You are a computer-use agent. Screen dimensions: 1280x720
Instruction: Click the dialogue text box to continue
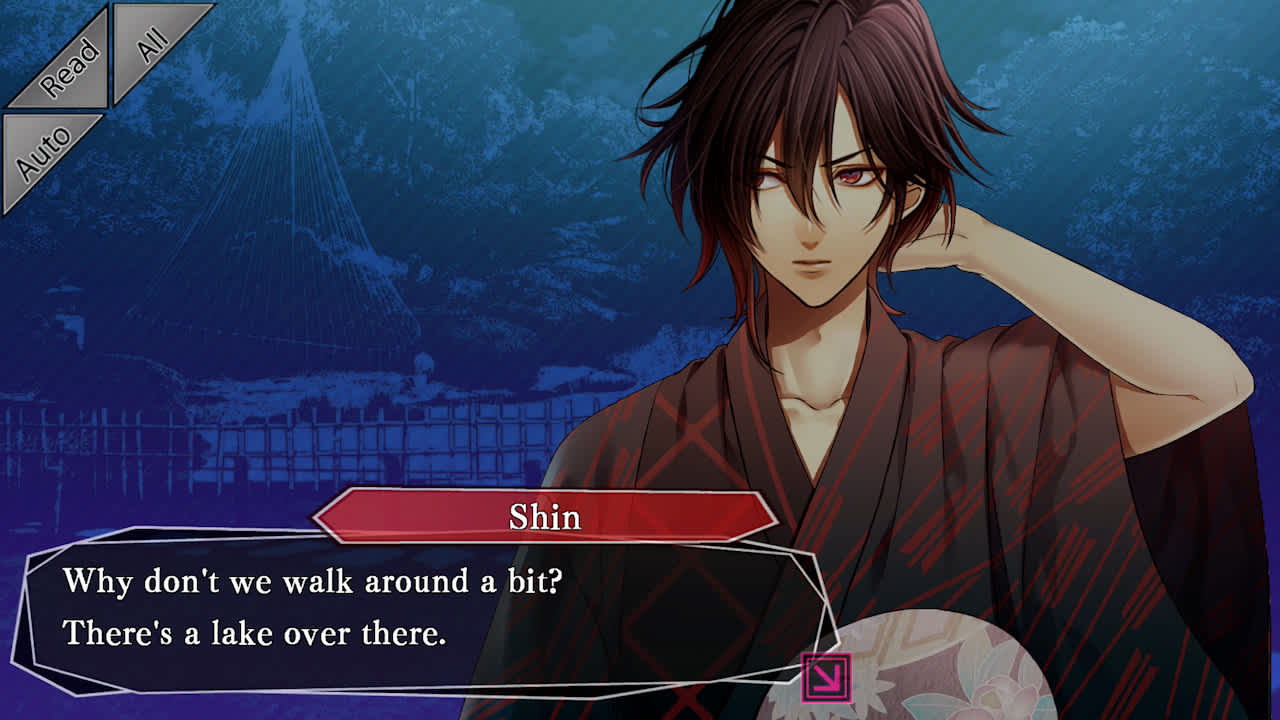tap(420, 610)
